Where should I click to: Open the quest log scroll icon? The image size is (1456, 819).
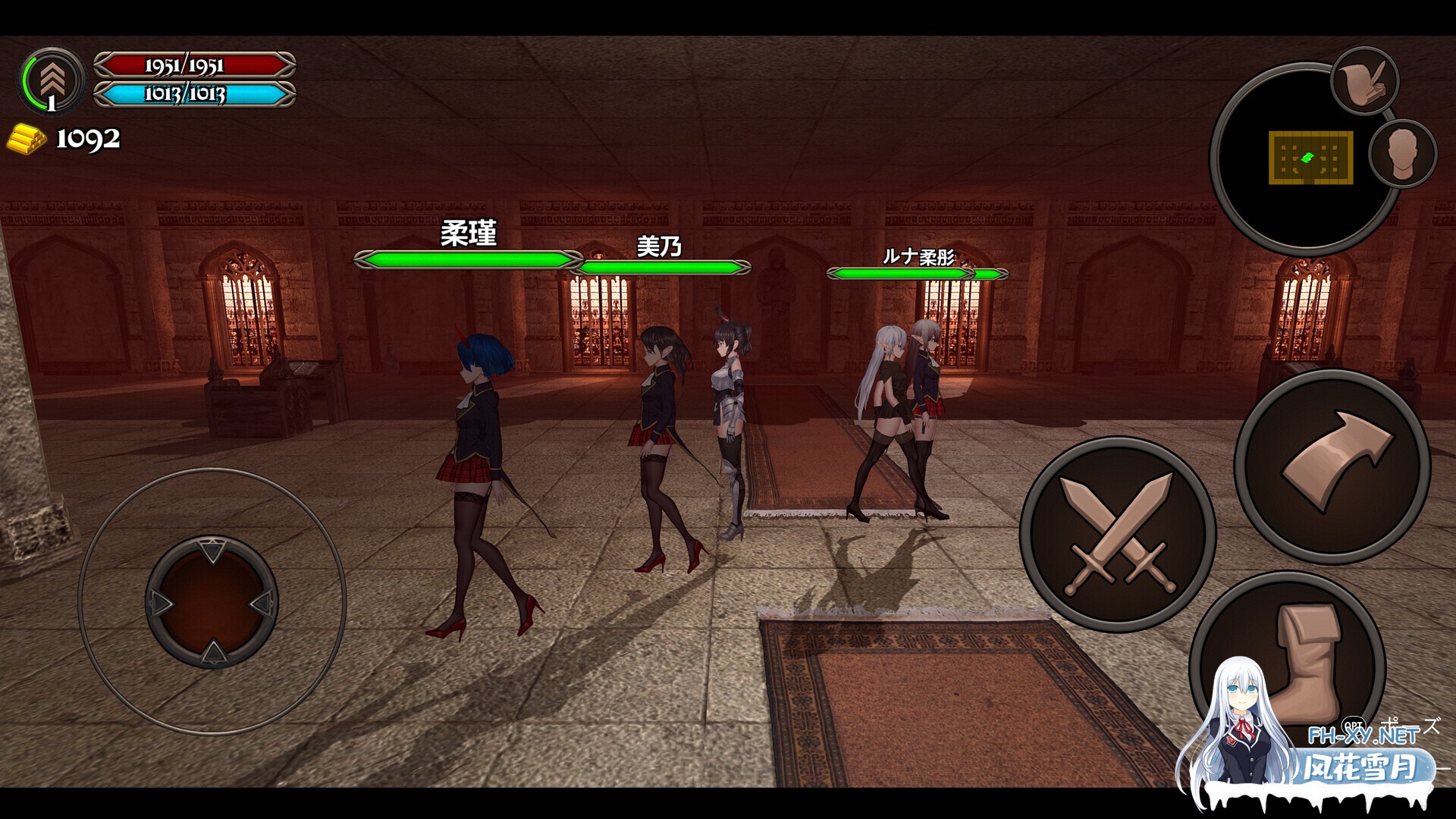point(1364,80)
